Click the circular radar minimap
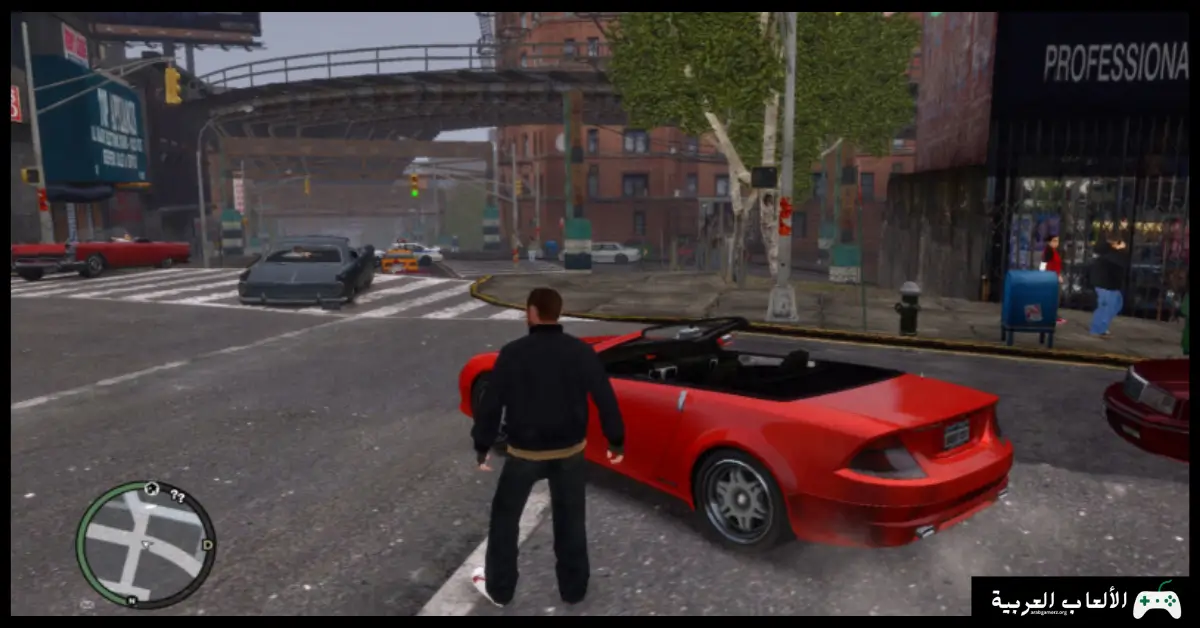 (145, 545)
